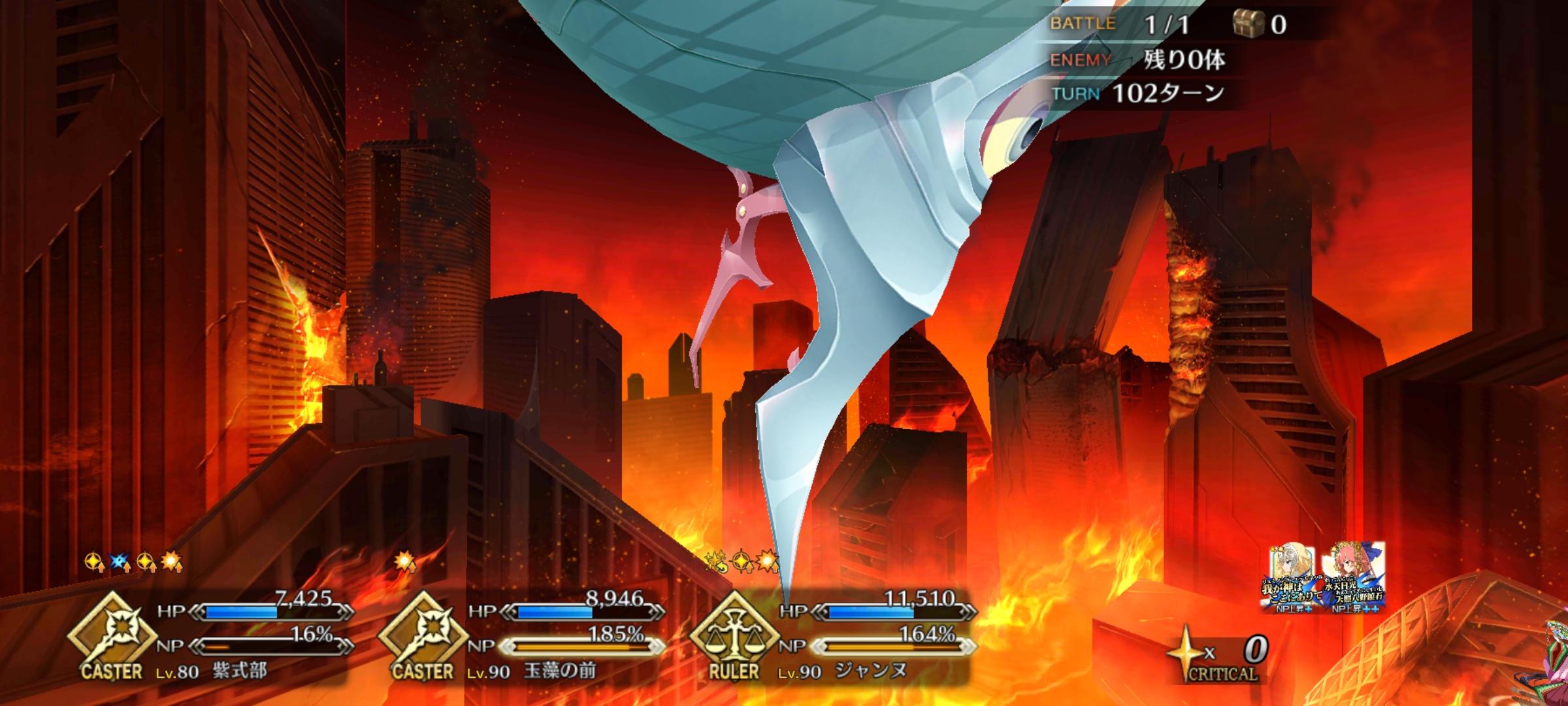This screenshot has height=706, width=1568.
Task: Check Tamamo no Mae's single buff icon
Action: pyautogui.click(x=406, y=562)
